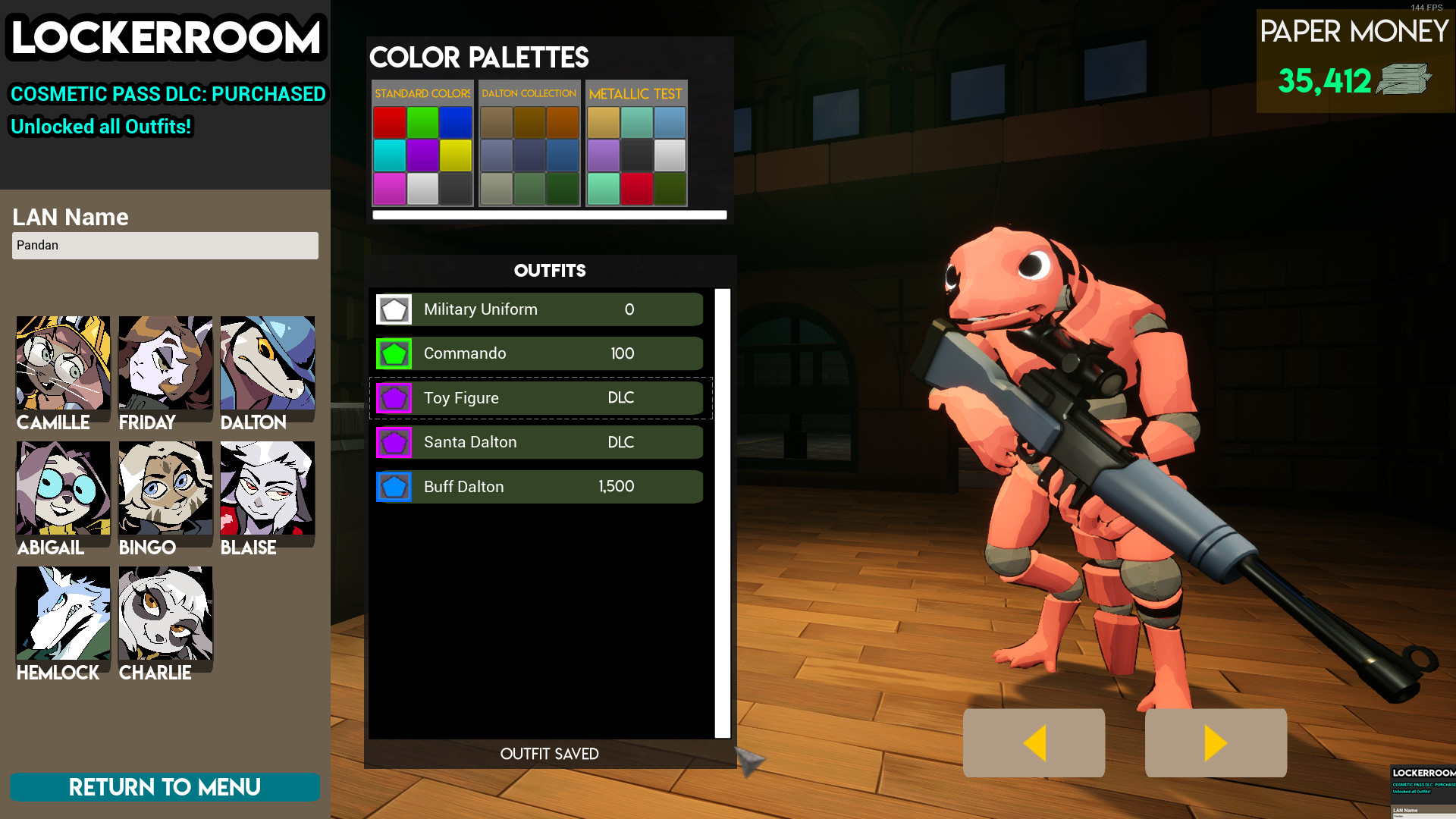Click the right arrow to rotate character
Image resolution: width=1456 pixels, height=819 pixels.
pos(1215,743)
